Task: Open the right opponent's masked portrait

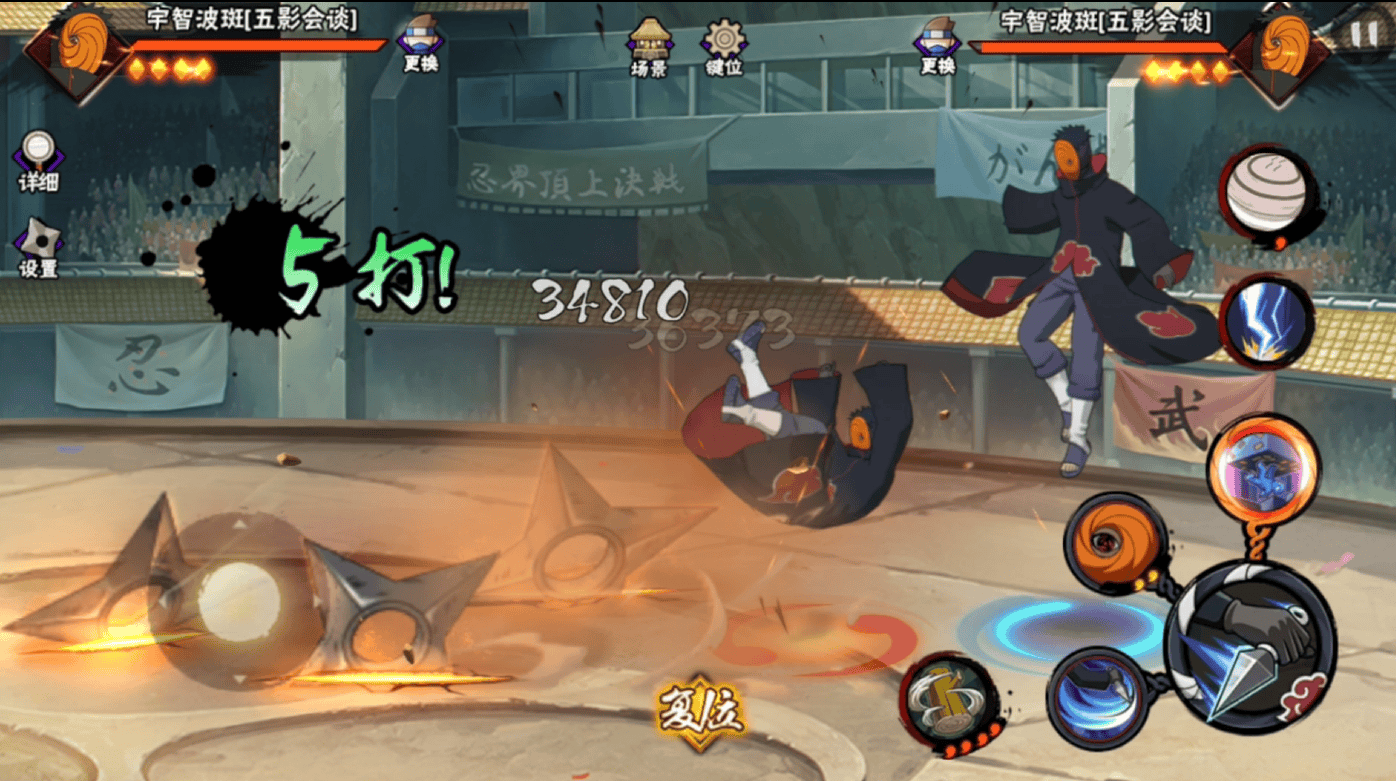Action: 1280,48
